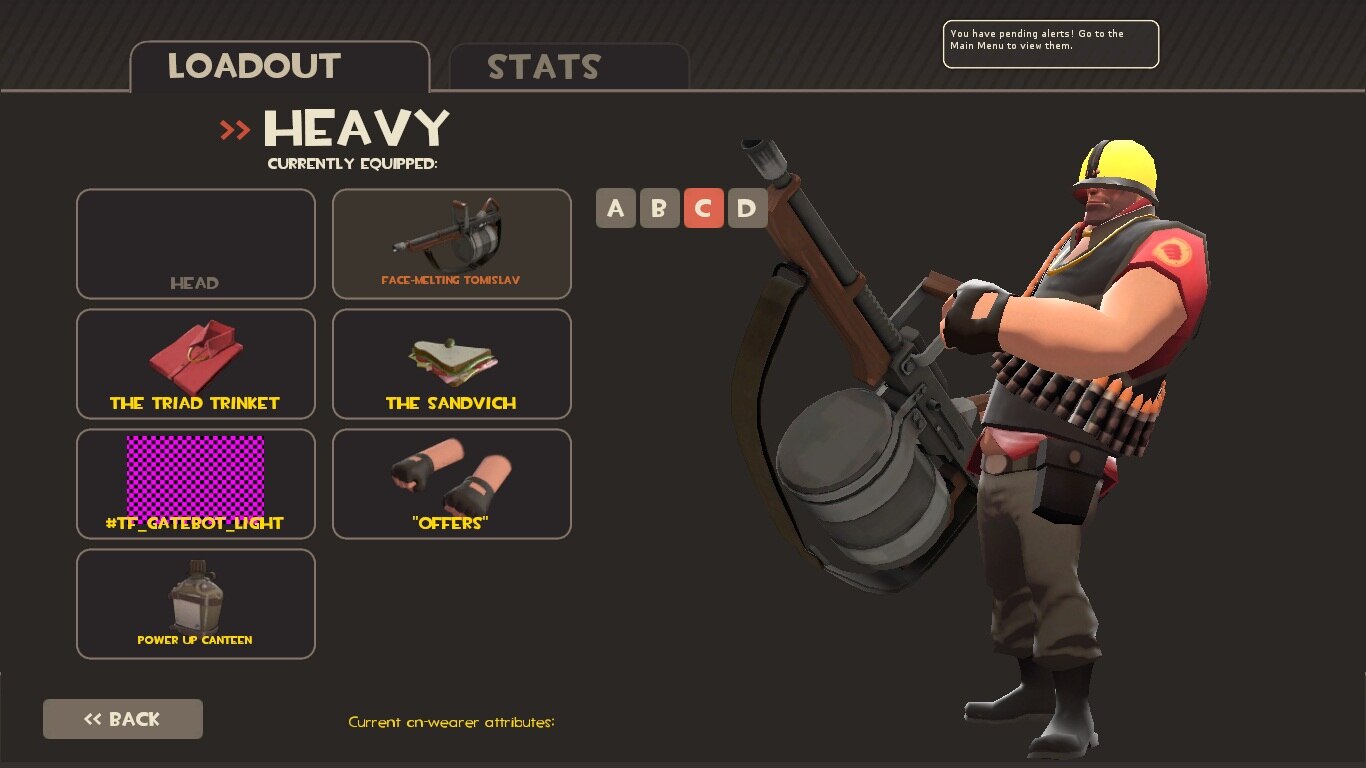Image resolution: width=1366 pixels, height=768 pixels.
Task: Choose The Triad Trinket slot
Action: 196,364
